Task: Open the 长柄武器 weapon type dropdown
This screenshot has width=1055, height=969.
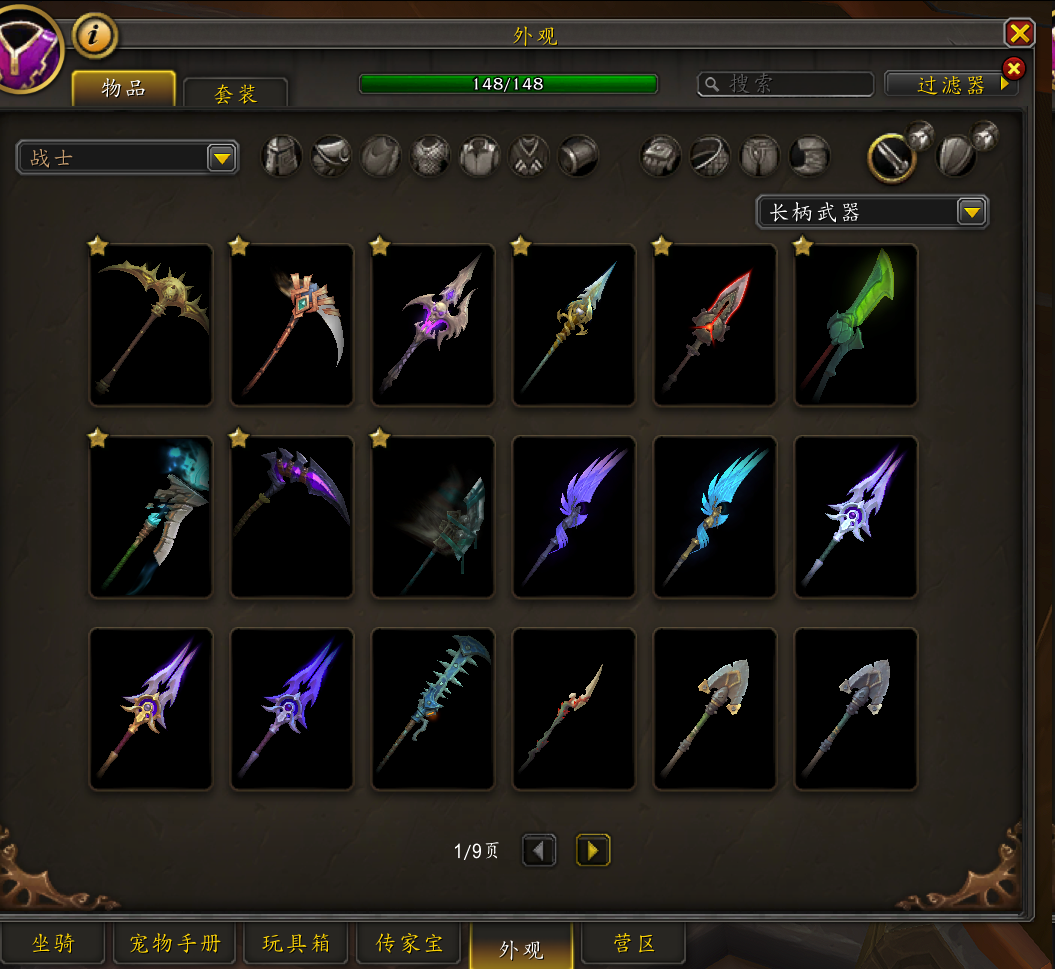Action: click(x=872, y=212)
